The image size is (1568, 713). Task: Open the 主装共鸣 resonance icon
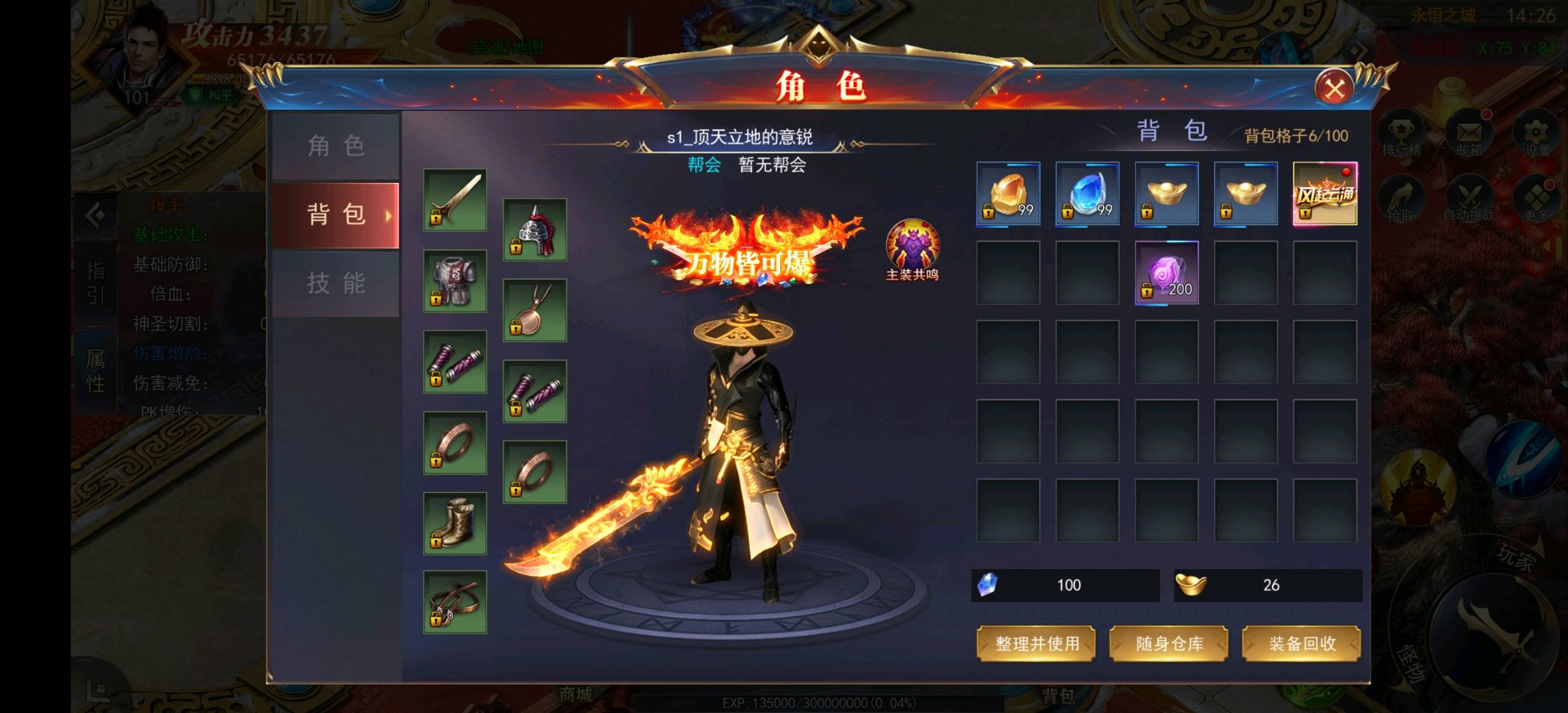[x=912, y=248]
